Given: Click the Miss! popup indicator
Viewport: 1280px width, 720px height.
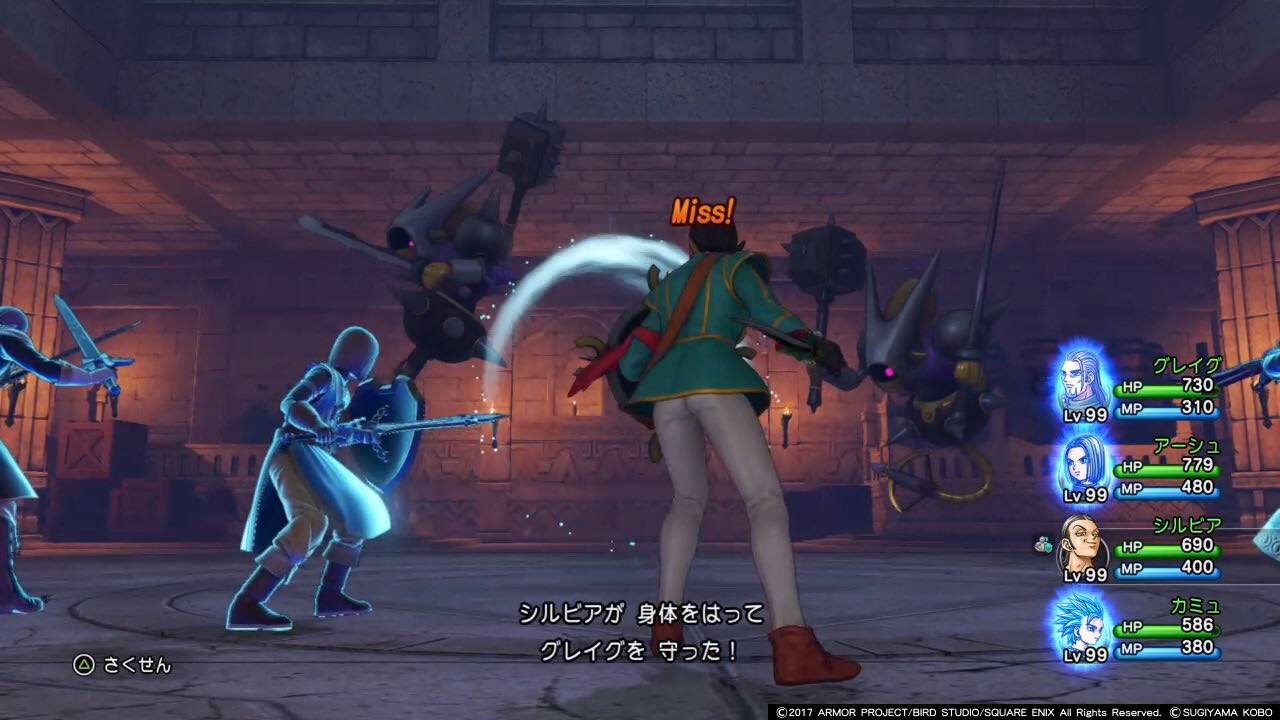Looking at the screenshot, I should (703, 210).
